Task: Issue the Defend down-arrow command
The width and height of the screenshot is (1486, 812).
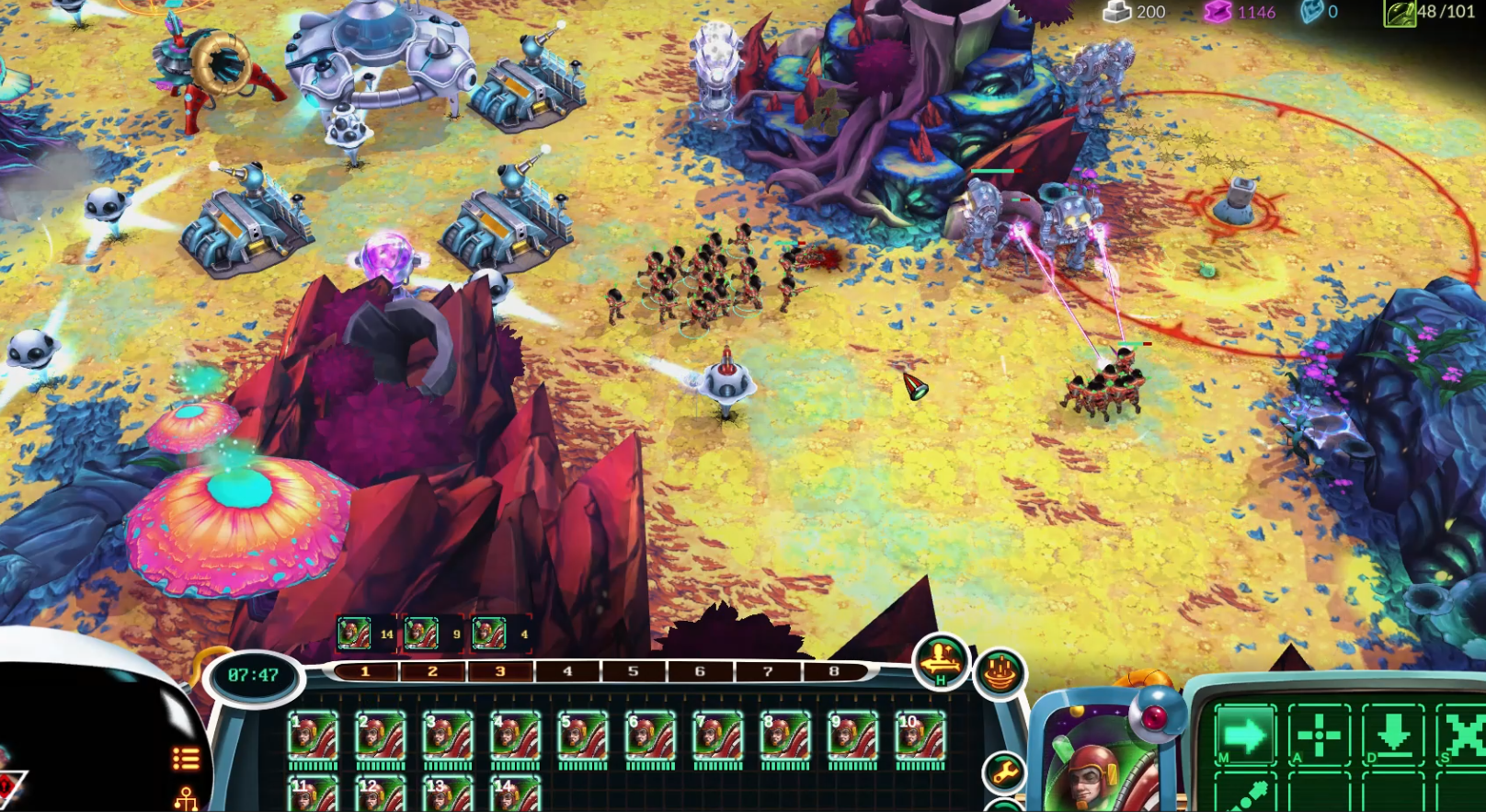Action: 1392,736
